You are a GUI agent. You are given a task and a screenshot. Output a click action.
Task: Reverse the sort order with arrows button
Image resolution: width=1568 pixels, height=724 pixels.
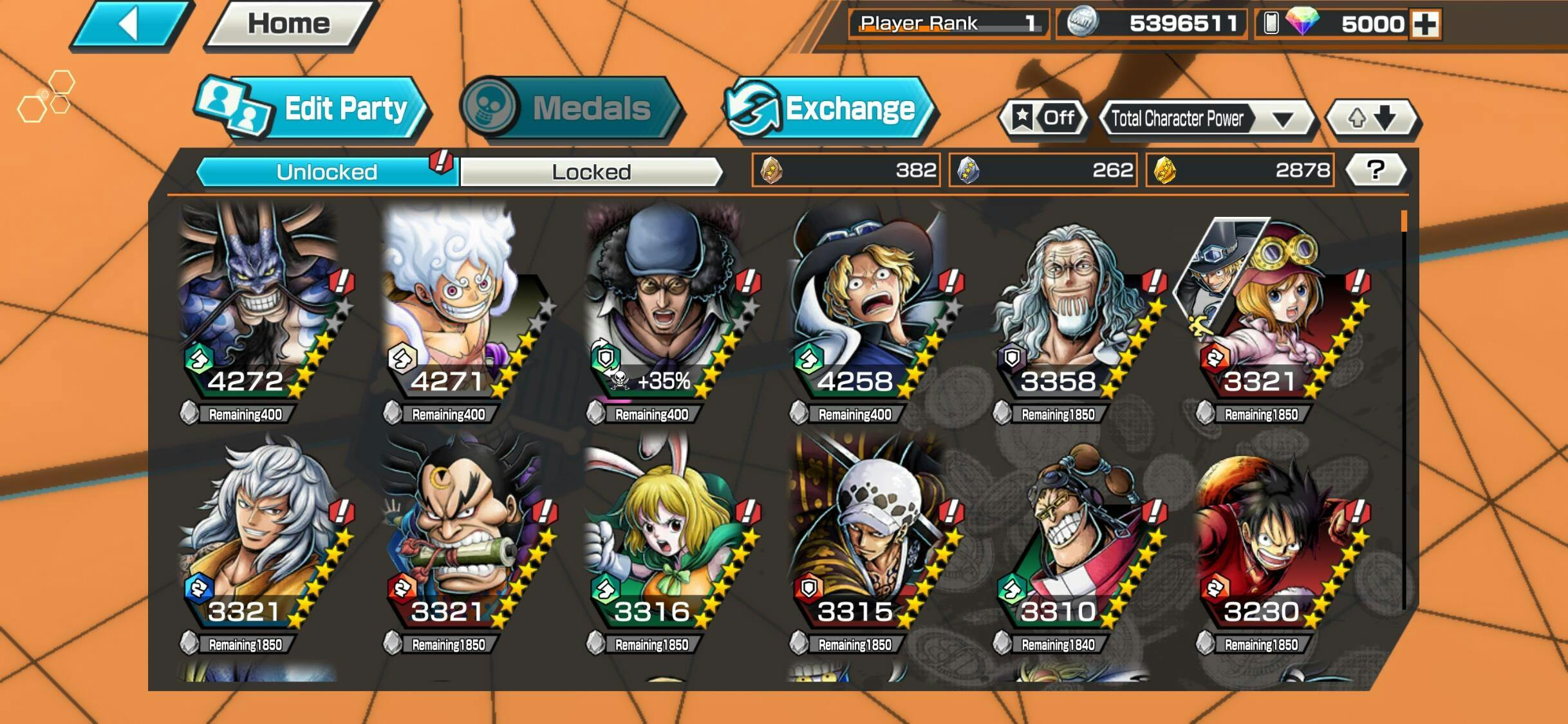coord(1372,118)
